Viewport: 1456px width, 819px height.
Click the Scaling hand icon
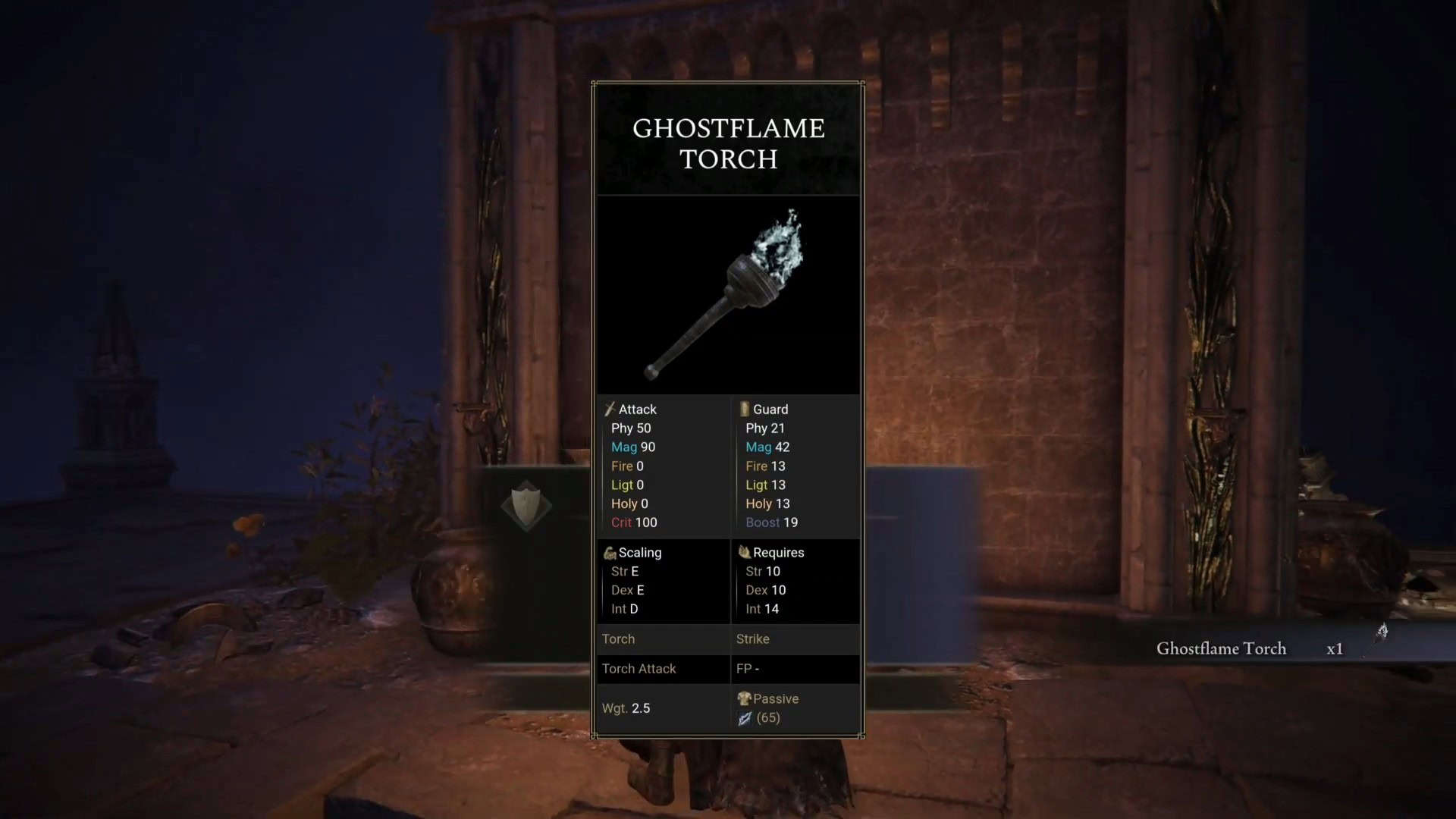(x=610, y=552)
